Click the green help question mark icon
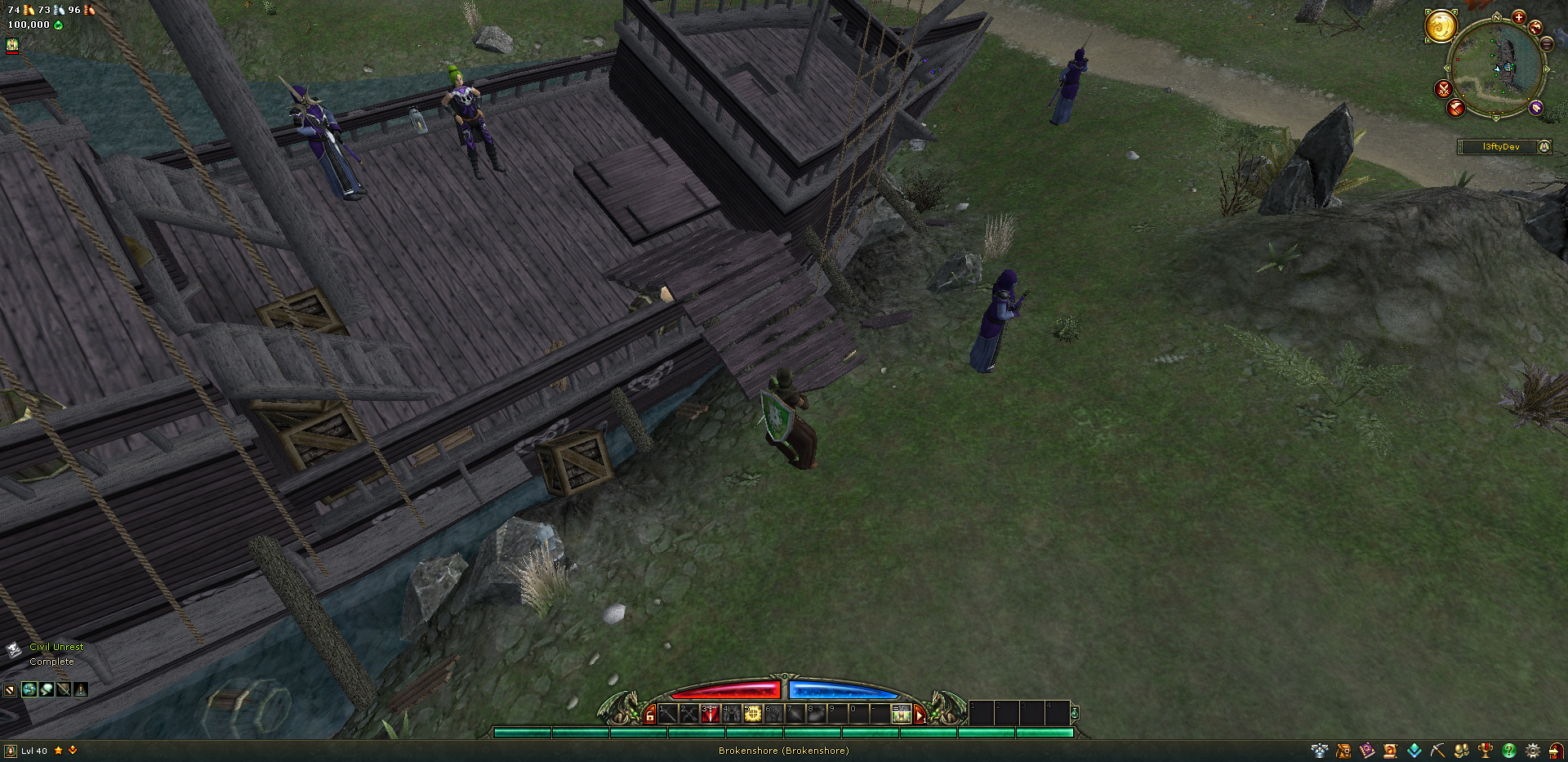The image size is (1568, 762). (1509, 750)
